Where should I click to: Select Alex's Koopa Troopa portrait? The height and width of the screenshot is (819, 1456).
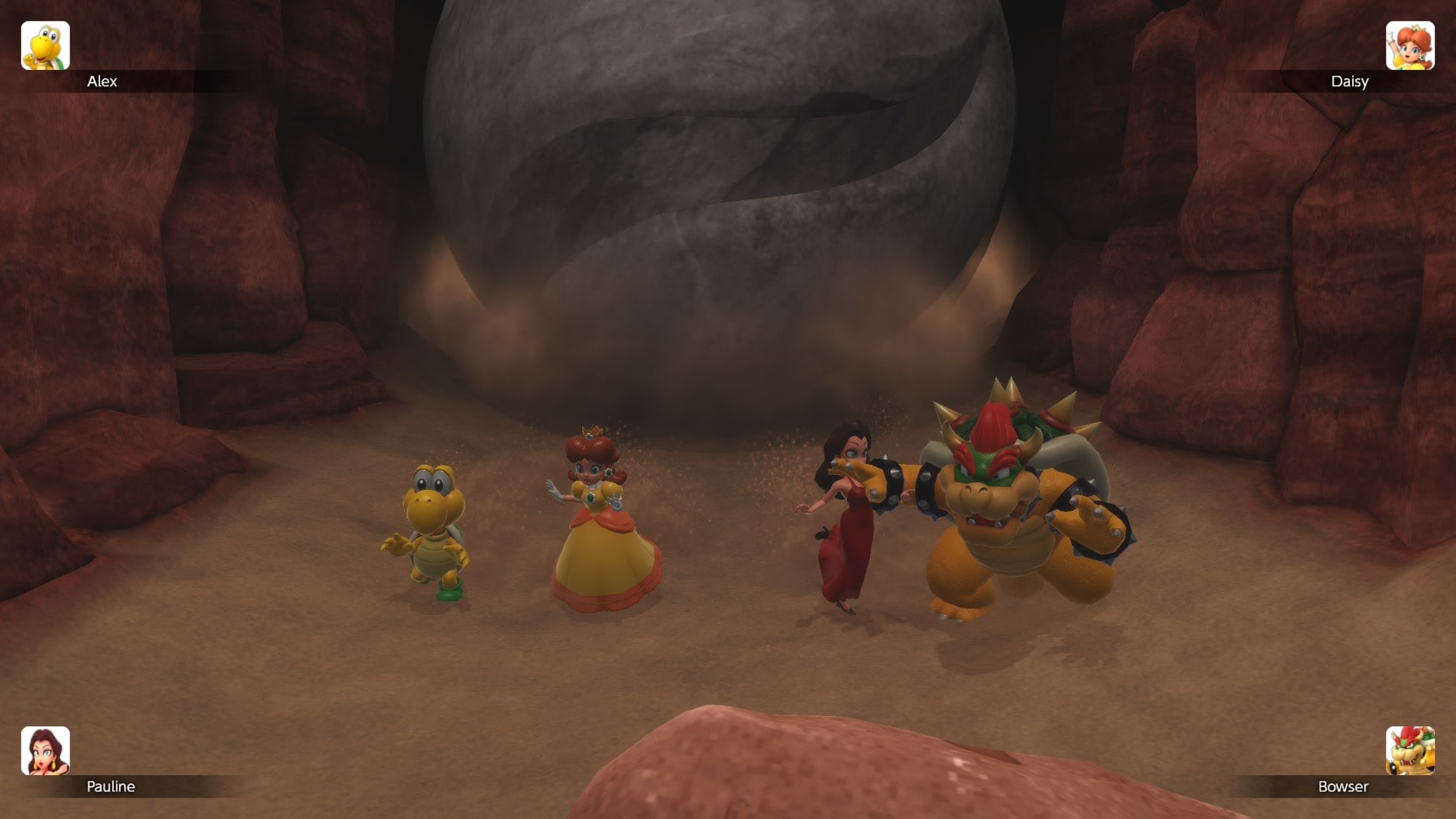pos(45,45)
